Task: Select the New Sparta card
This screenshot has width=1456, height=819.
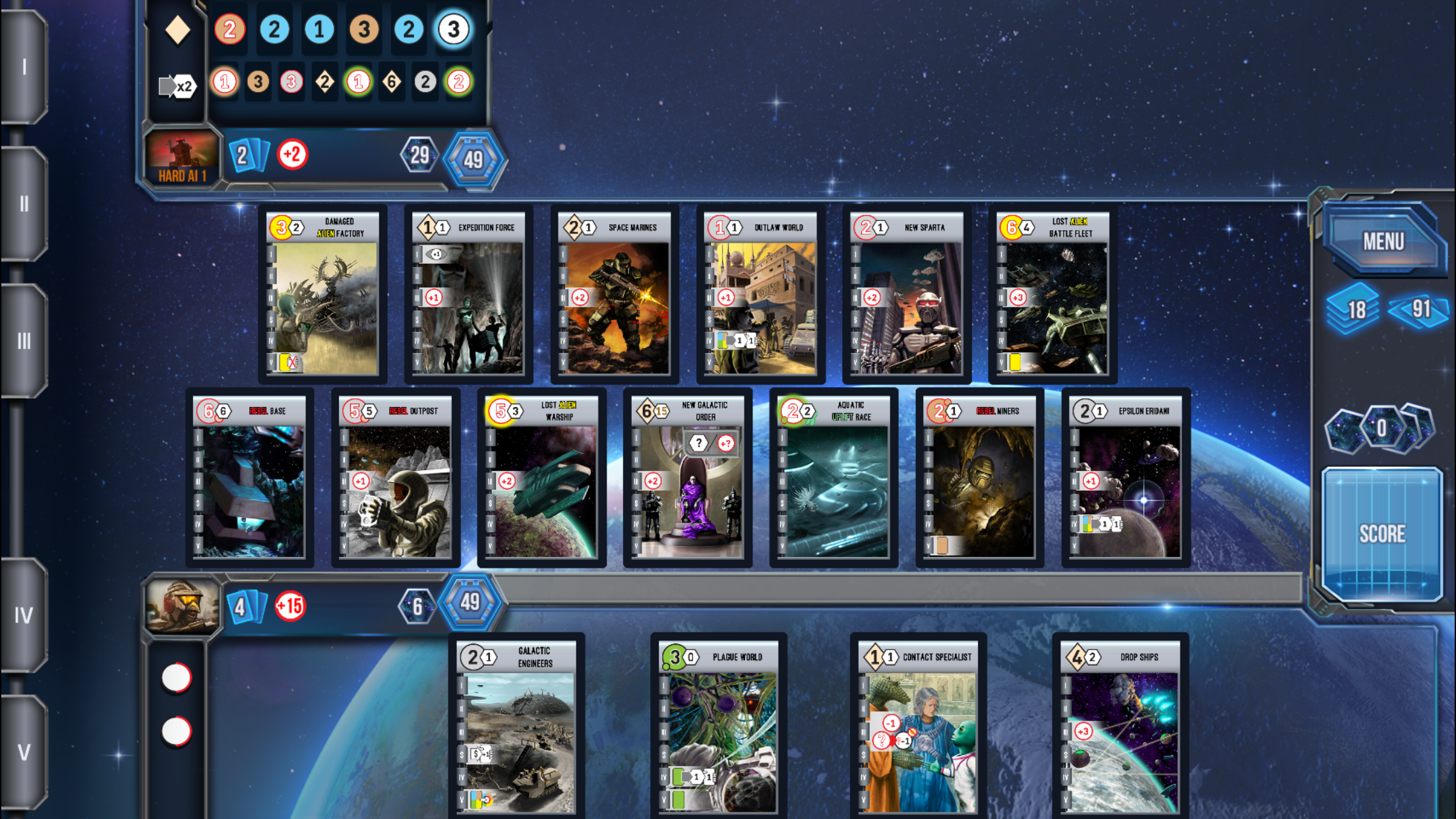Action: pos(907,294)
